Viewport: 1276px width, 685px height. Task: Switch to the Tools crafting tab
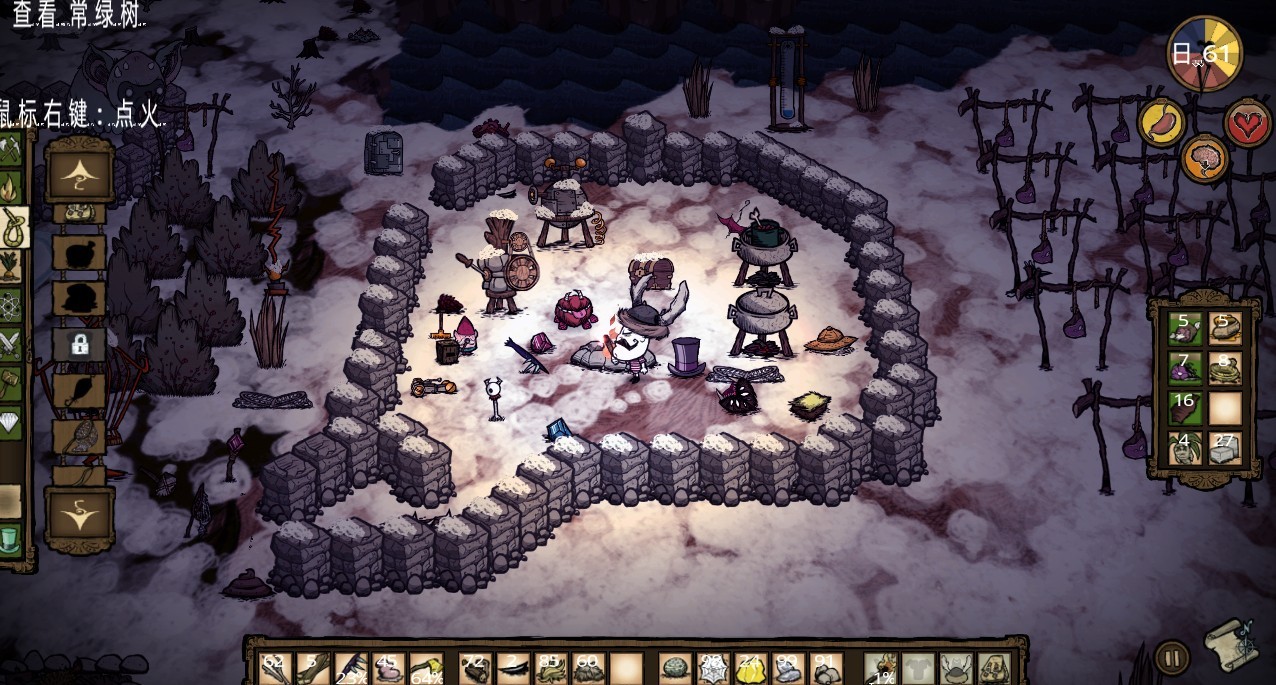[x=14, y=150]
